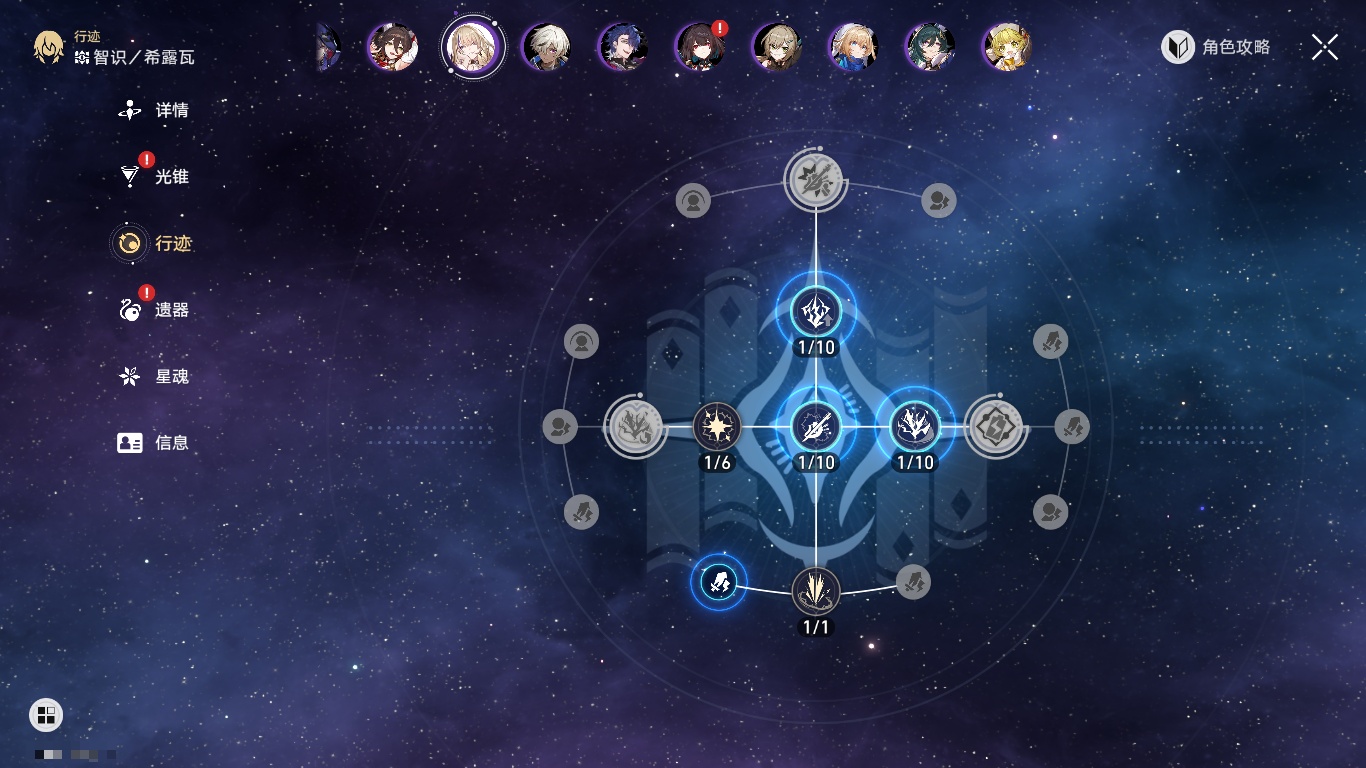The width and height of the screenshot is (1366, 768).
Task: Open the large locked trace node at top
Action: [816, 181]
